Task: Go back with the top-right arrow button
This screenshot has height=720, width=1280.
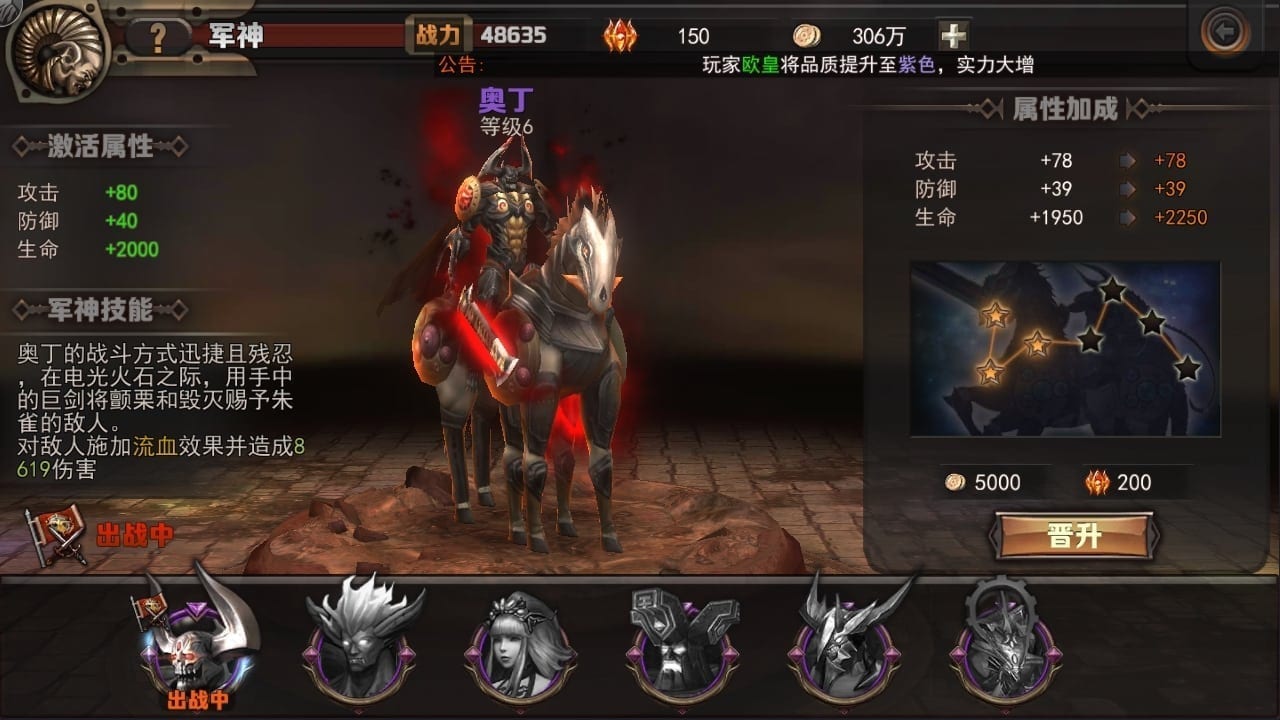Action: 1224,34
